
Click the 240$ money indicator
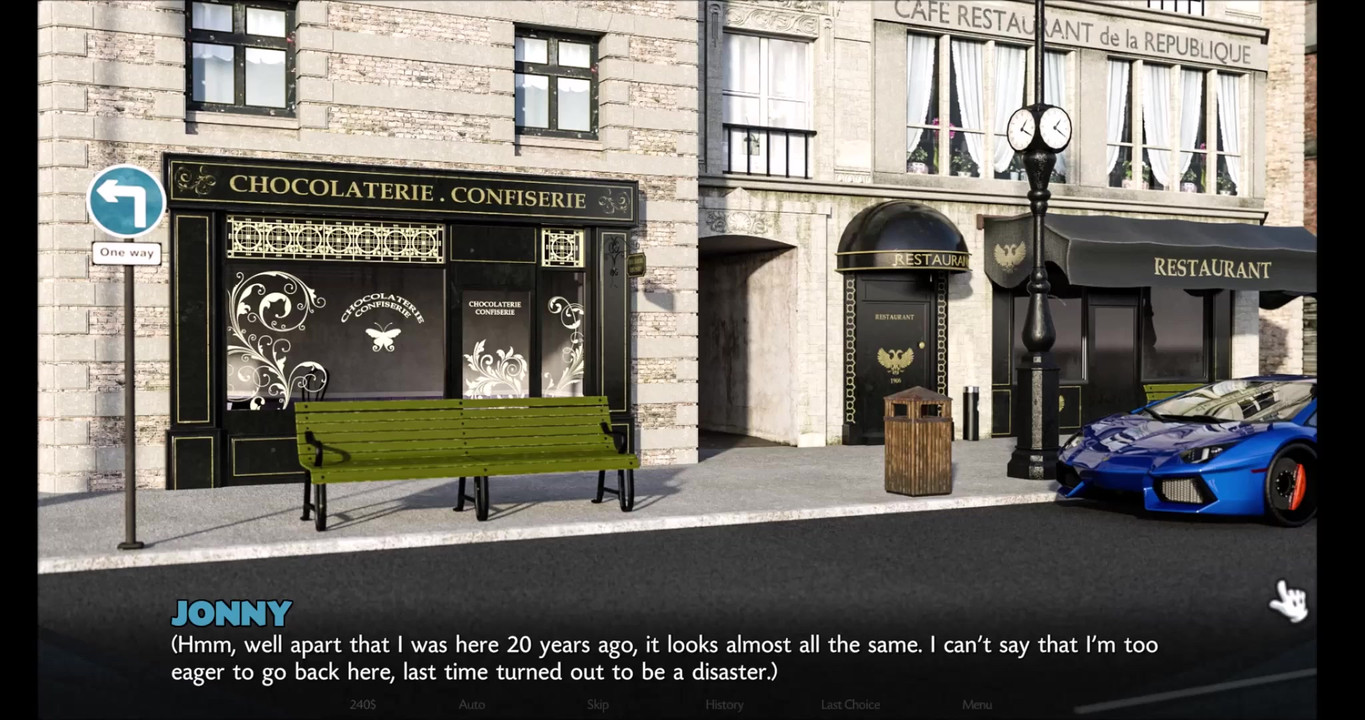[363, 705]
